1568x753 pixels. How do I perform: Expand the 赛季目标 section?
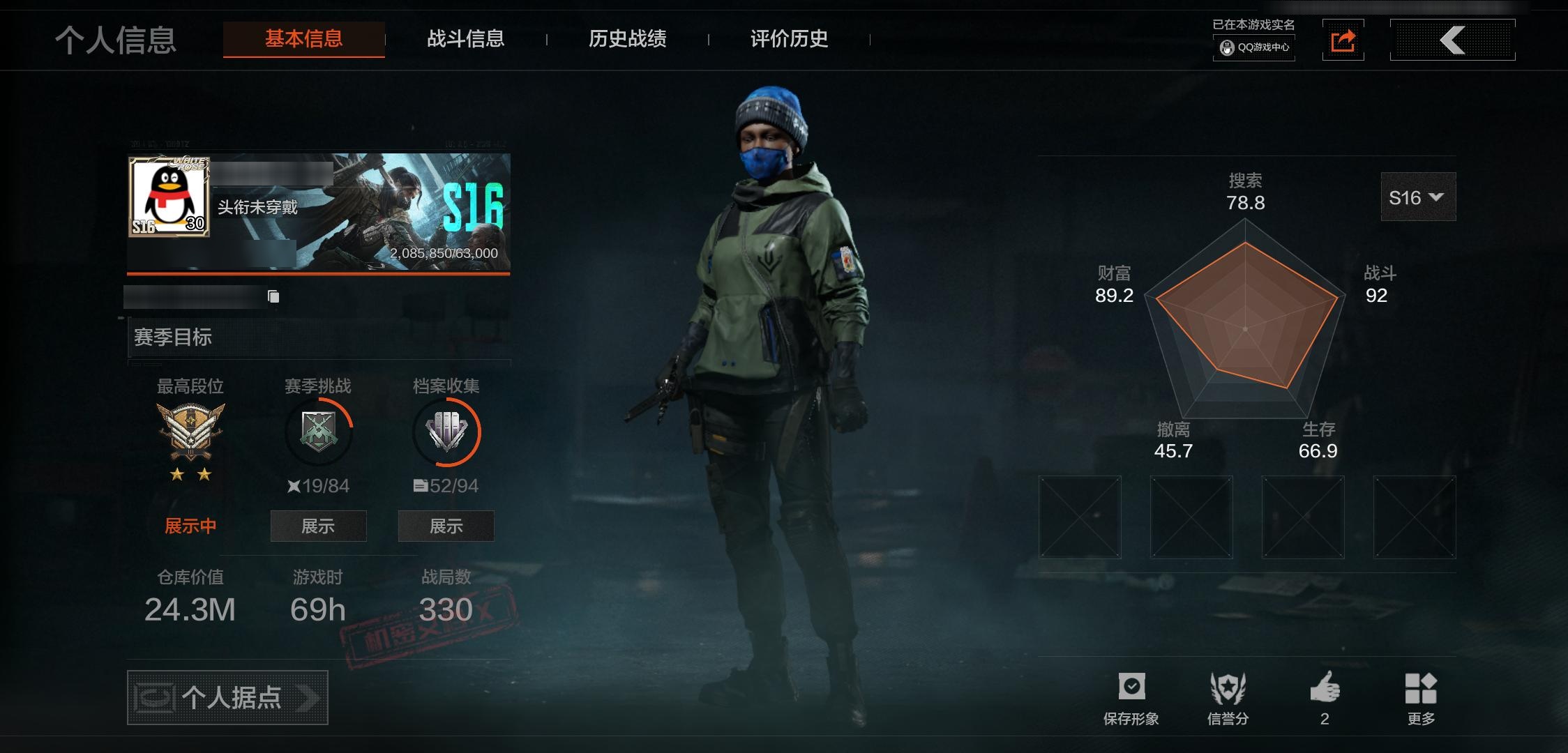(x=319, y=338)
